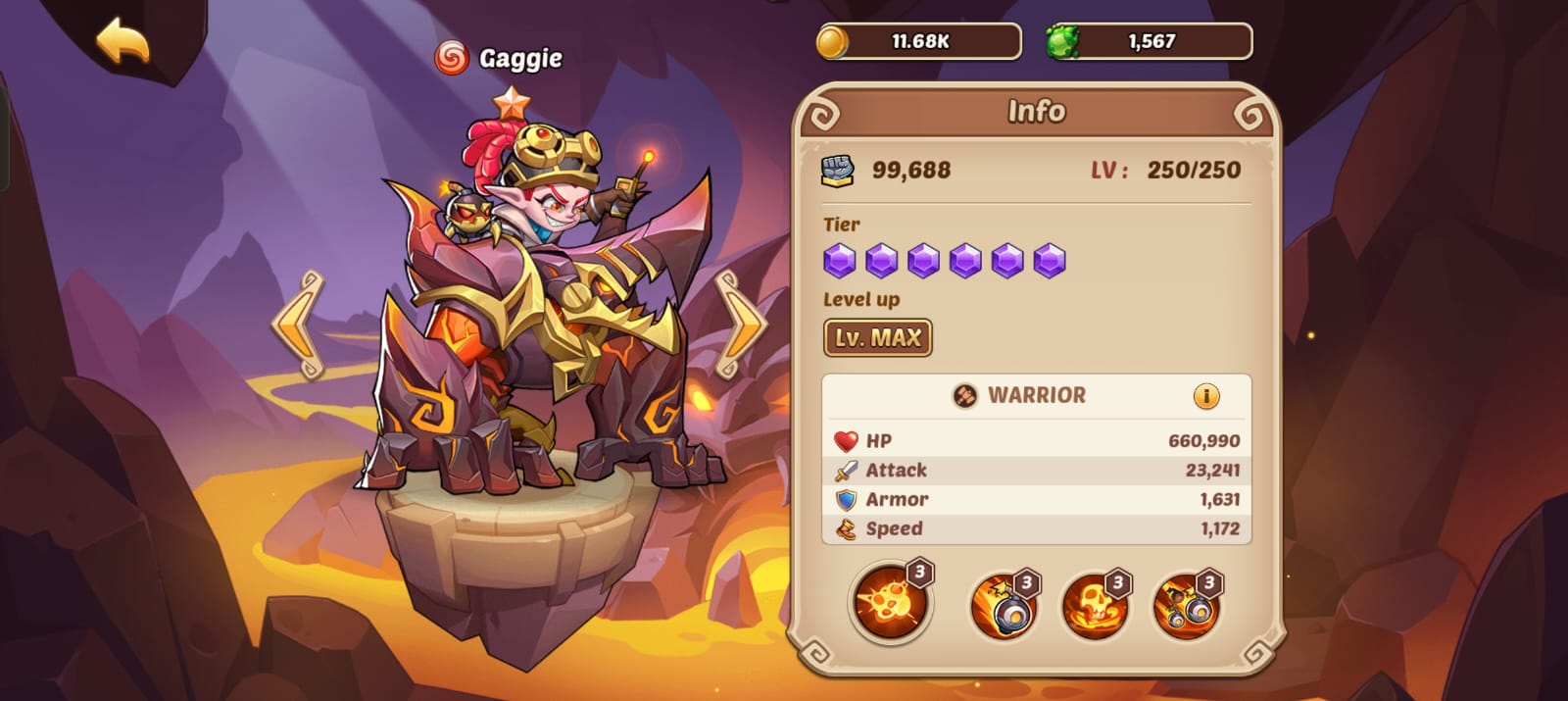The width and height of the screenshot is (1568, 701).
Task: View the single bomb passive skill
Action: coord(1004,606)
